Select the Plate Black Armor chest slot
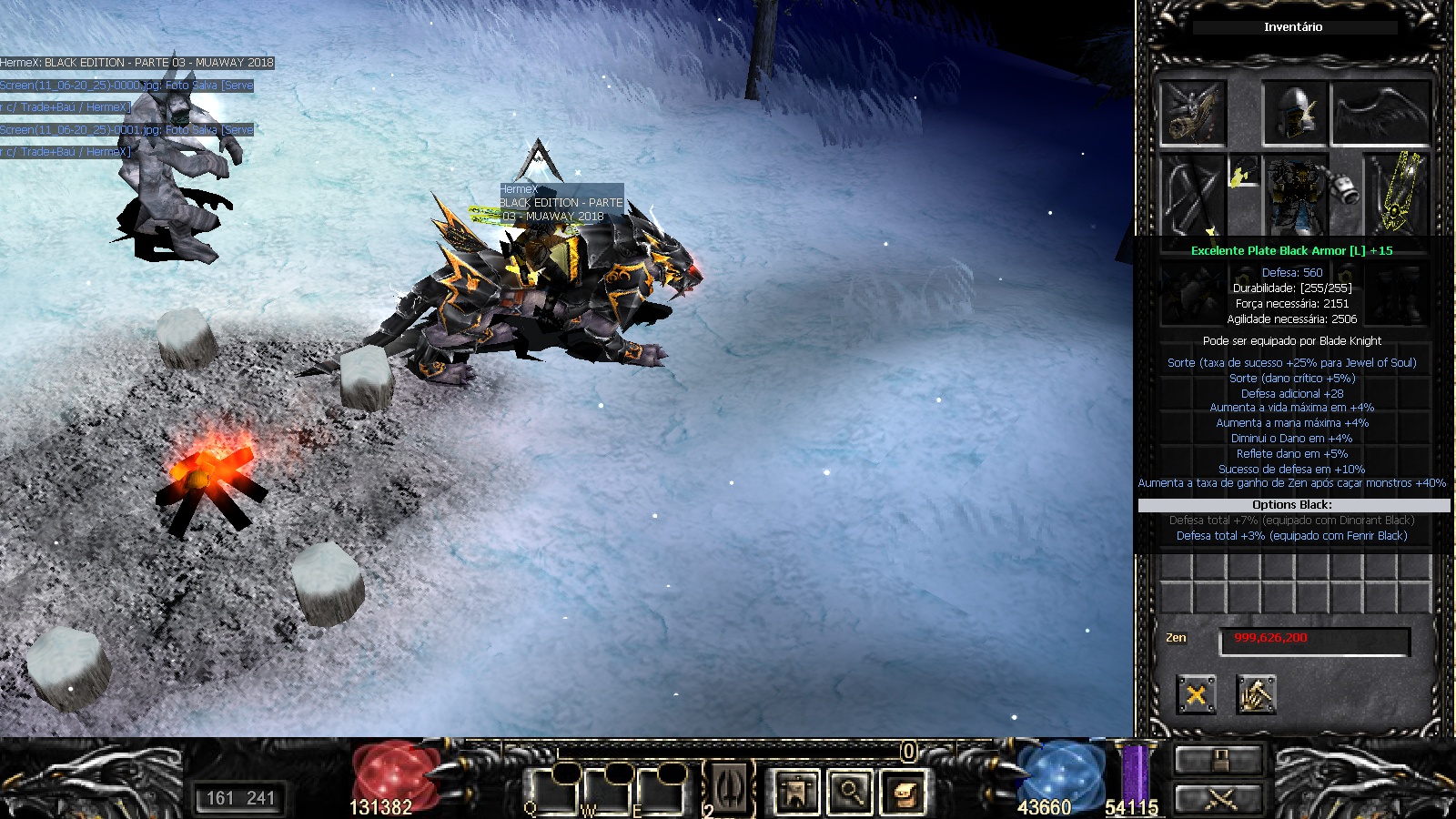The image size is (1456, 819). click(1293, 194)
